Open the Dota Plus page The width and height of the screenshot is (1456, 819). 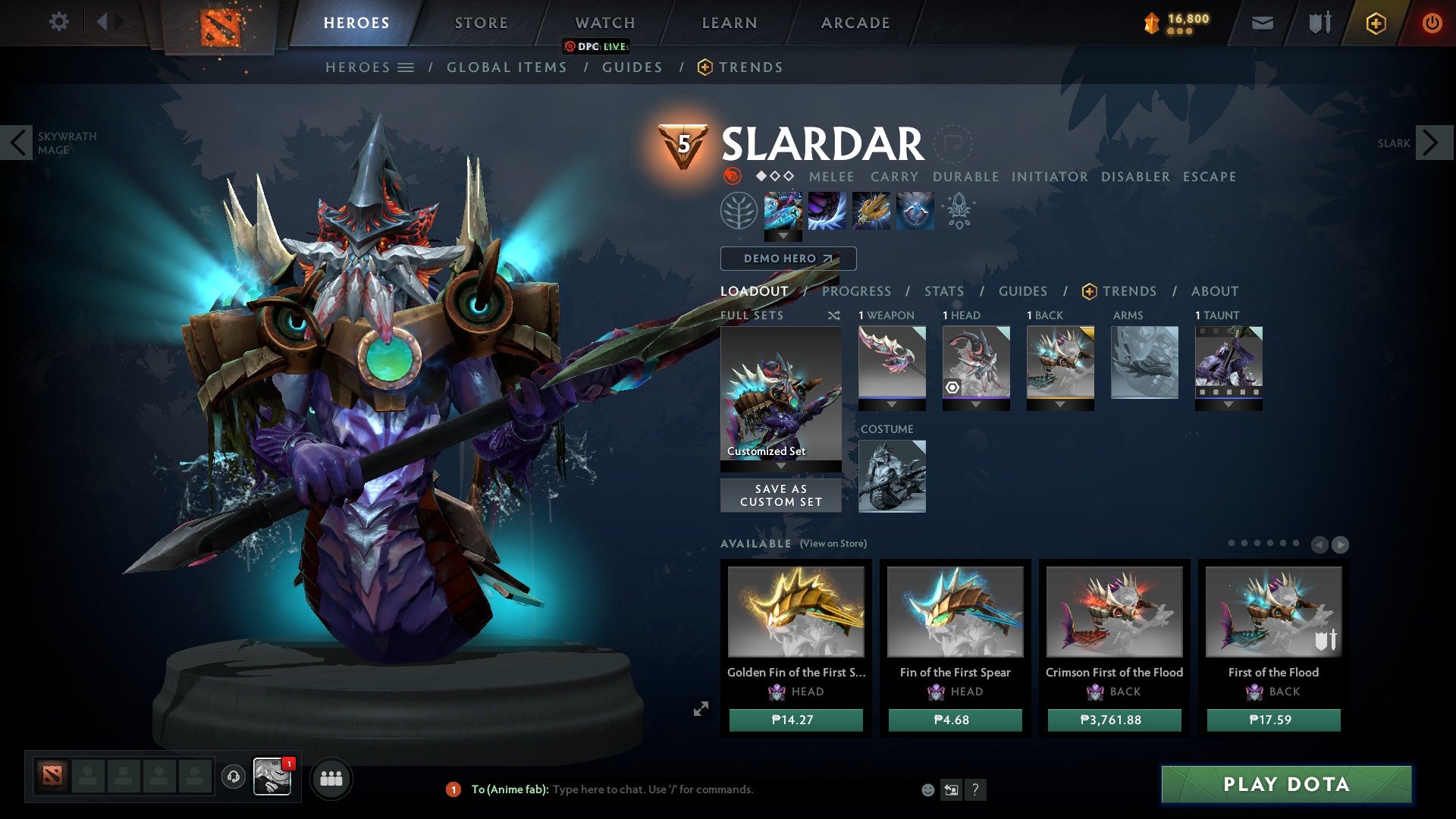click(1375, 23)
